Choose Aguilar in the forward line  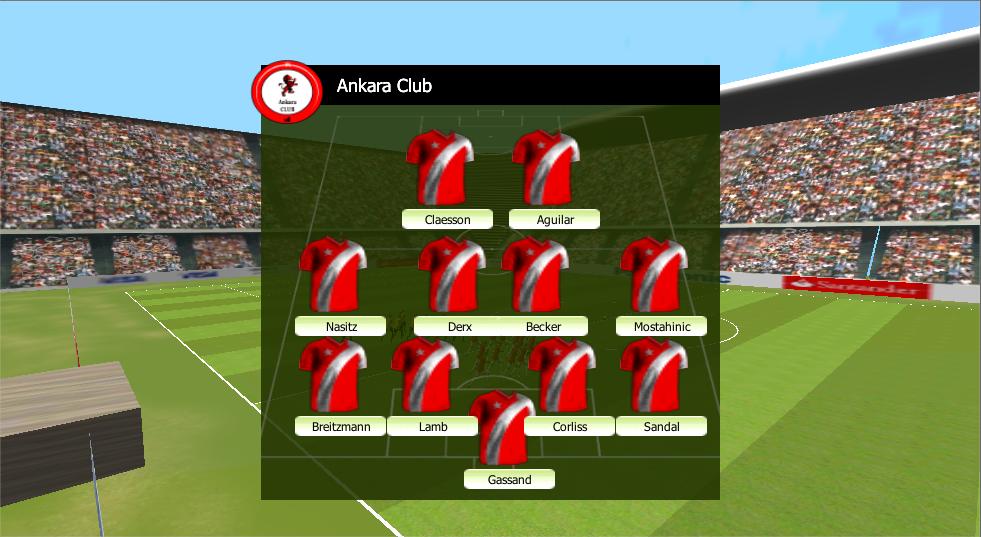click(555, 220)
